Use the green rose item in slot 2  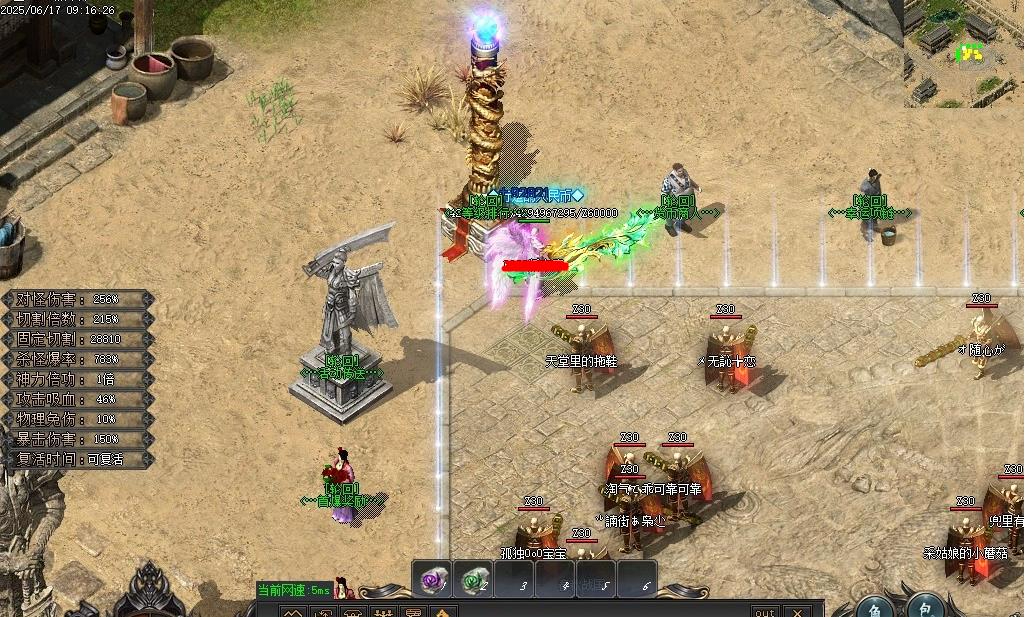(472, 580)
